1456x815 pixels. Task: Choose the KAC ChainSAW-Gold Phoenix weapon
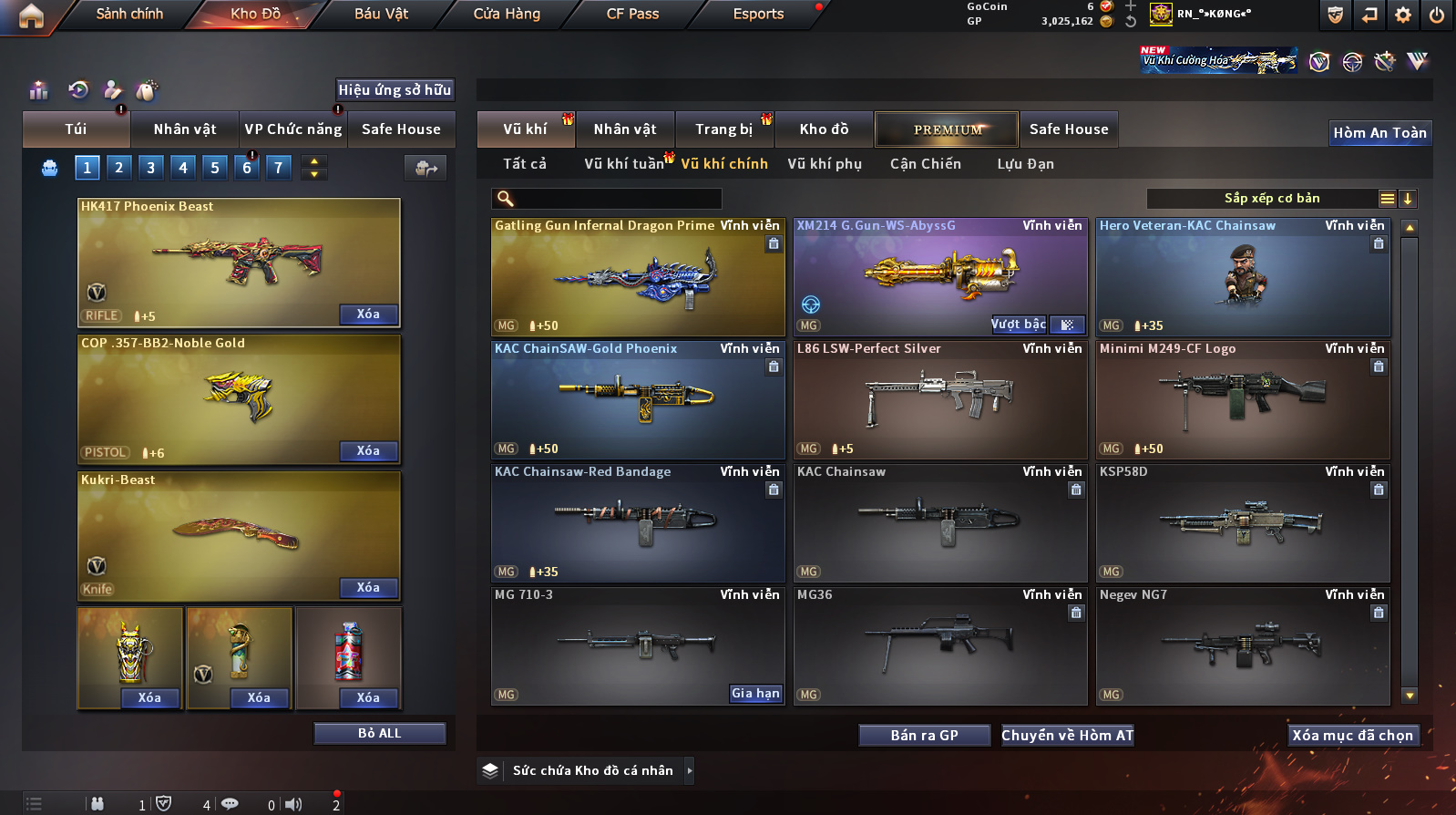pos(638,400)
